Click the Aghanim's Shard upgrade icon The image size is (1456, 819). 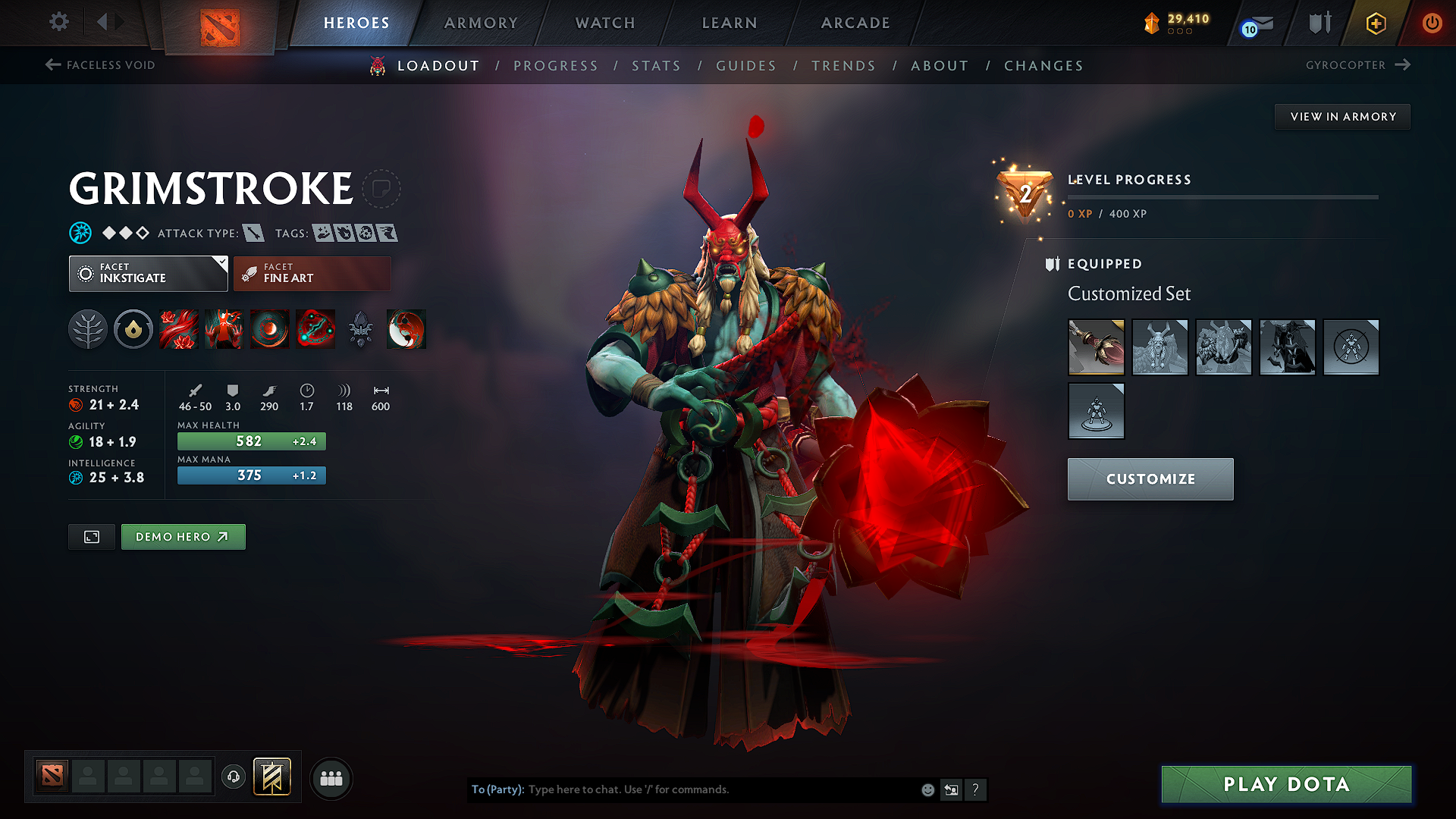tap(406, 329)
